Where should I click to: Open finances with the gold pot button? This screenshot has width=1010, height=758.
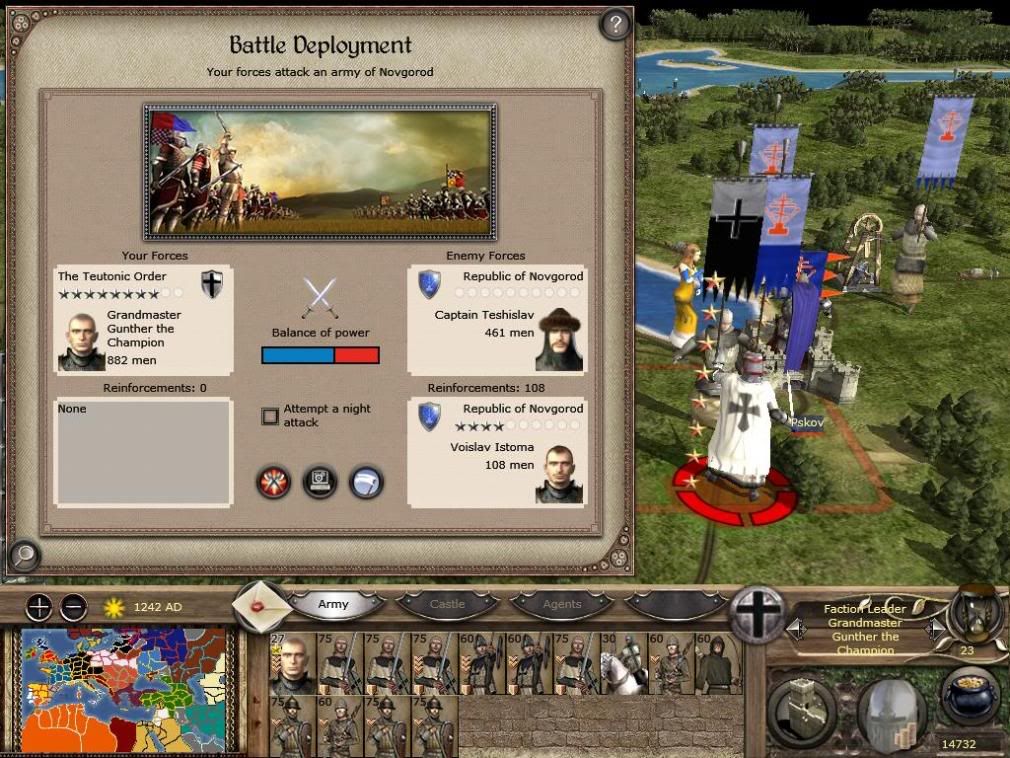pos(968,697)
